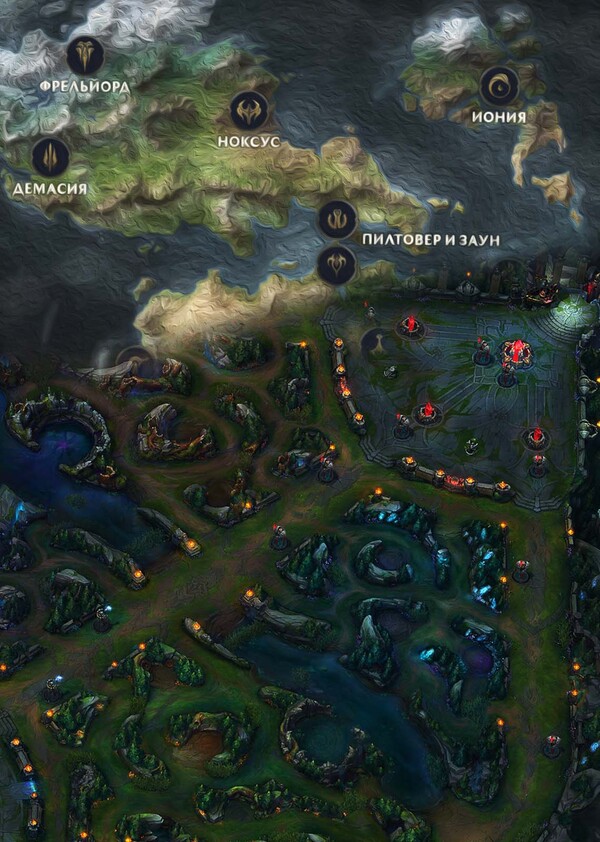Choose the Иония region emblem

[x=498, y=87]
